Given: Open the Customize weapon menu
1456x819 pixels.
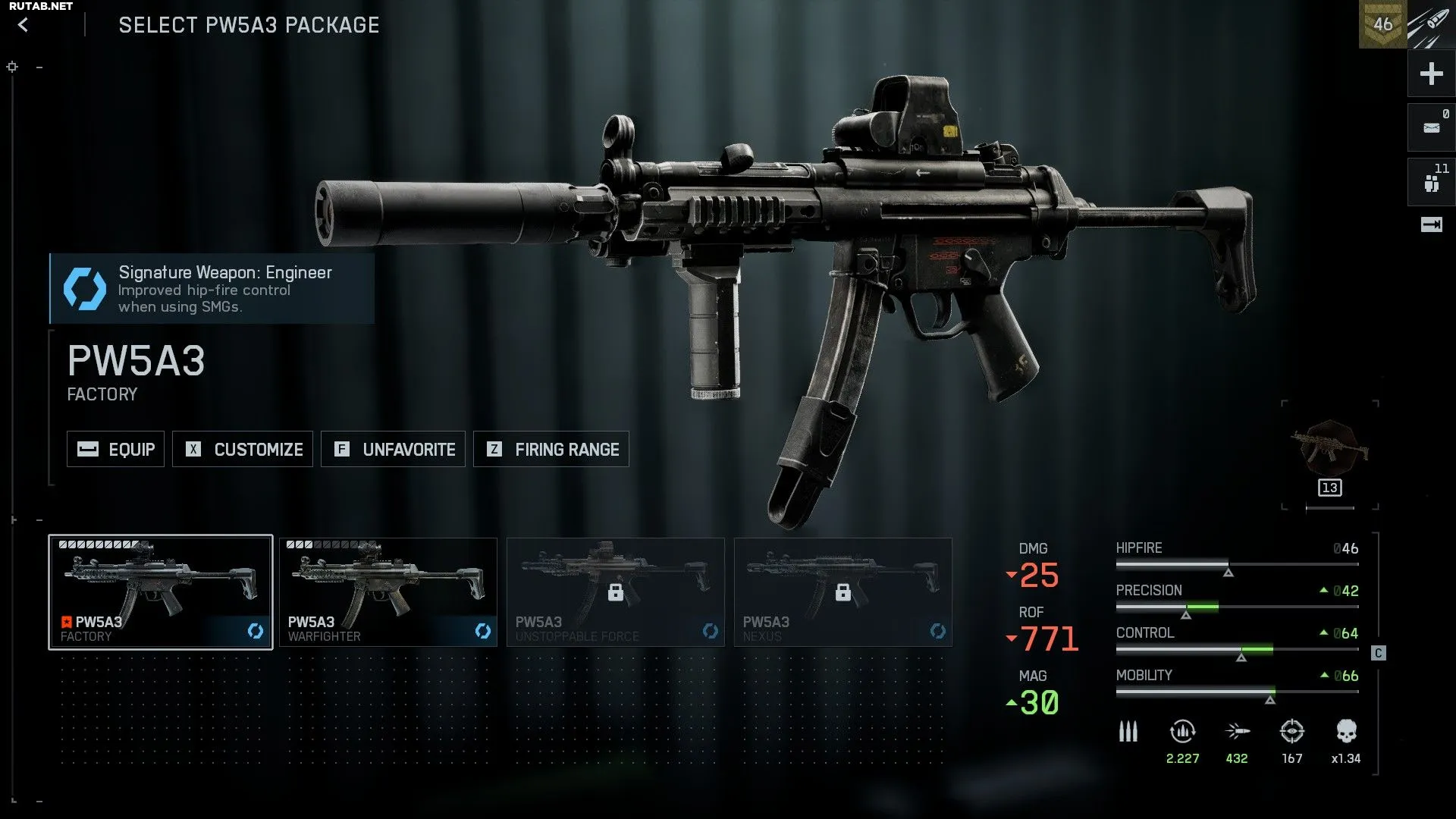Looking at the screenshot, I should 243,449.
